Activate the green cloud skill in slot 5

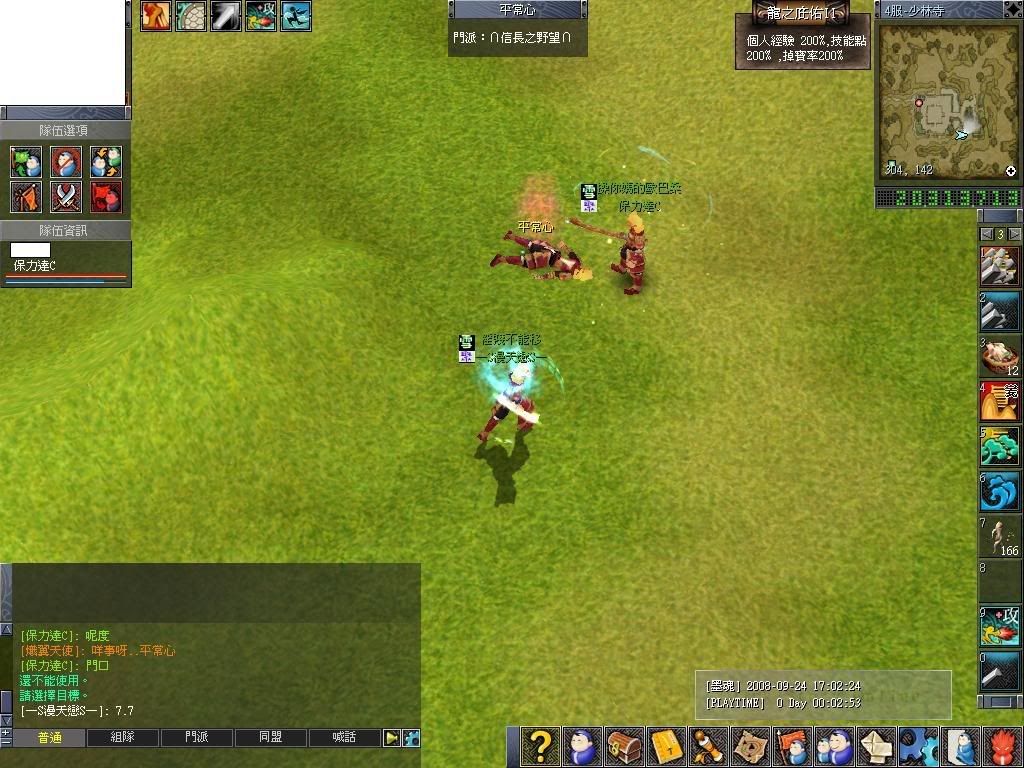(x=1000, y=446)
